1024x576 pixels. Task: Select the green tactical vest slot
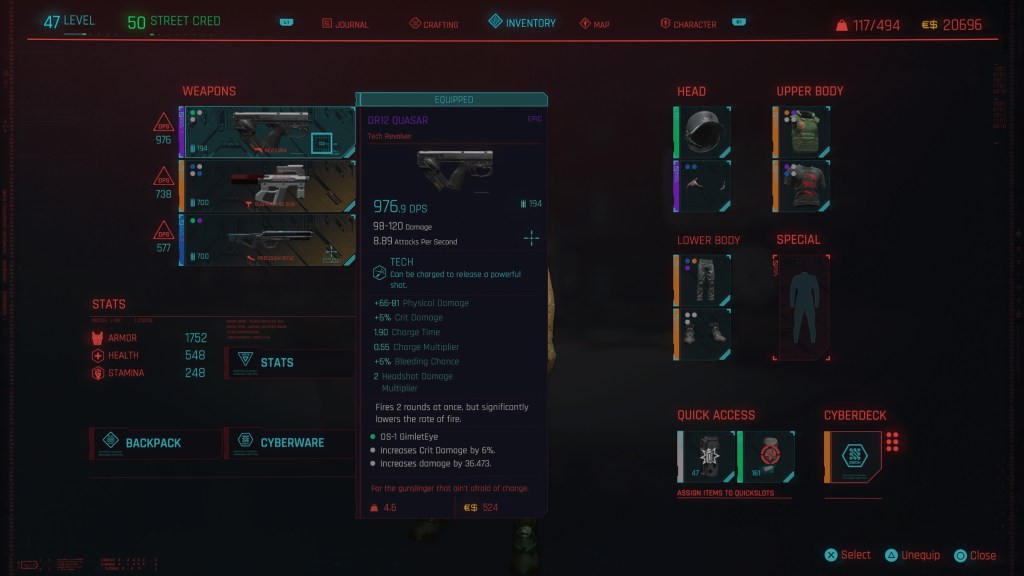[x=802, y=132]
